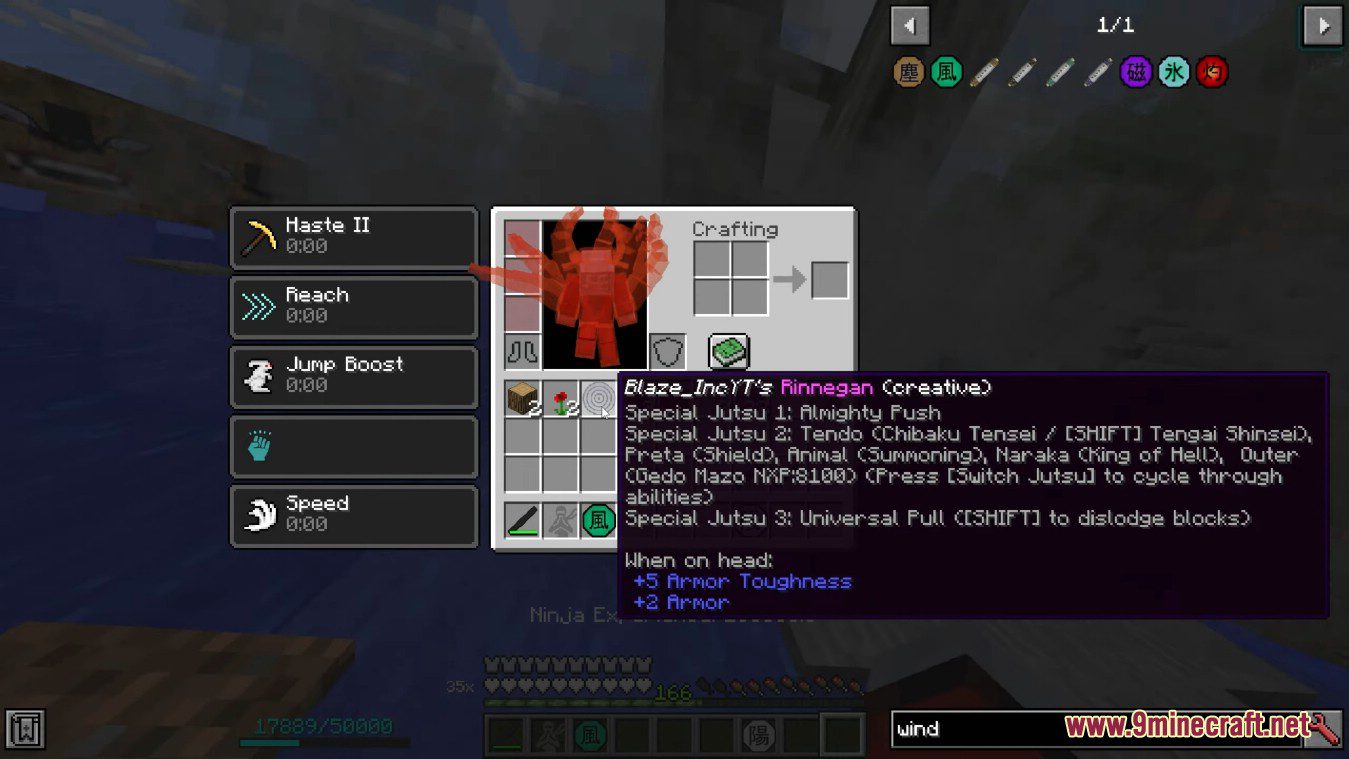Select the oak log stack in inventory

point(521,400)
